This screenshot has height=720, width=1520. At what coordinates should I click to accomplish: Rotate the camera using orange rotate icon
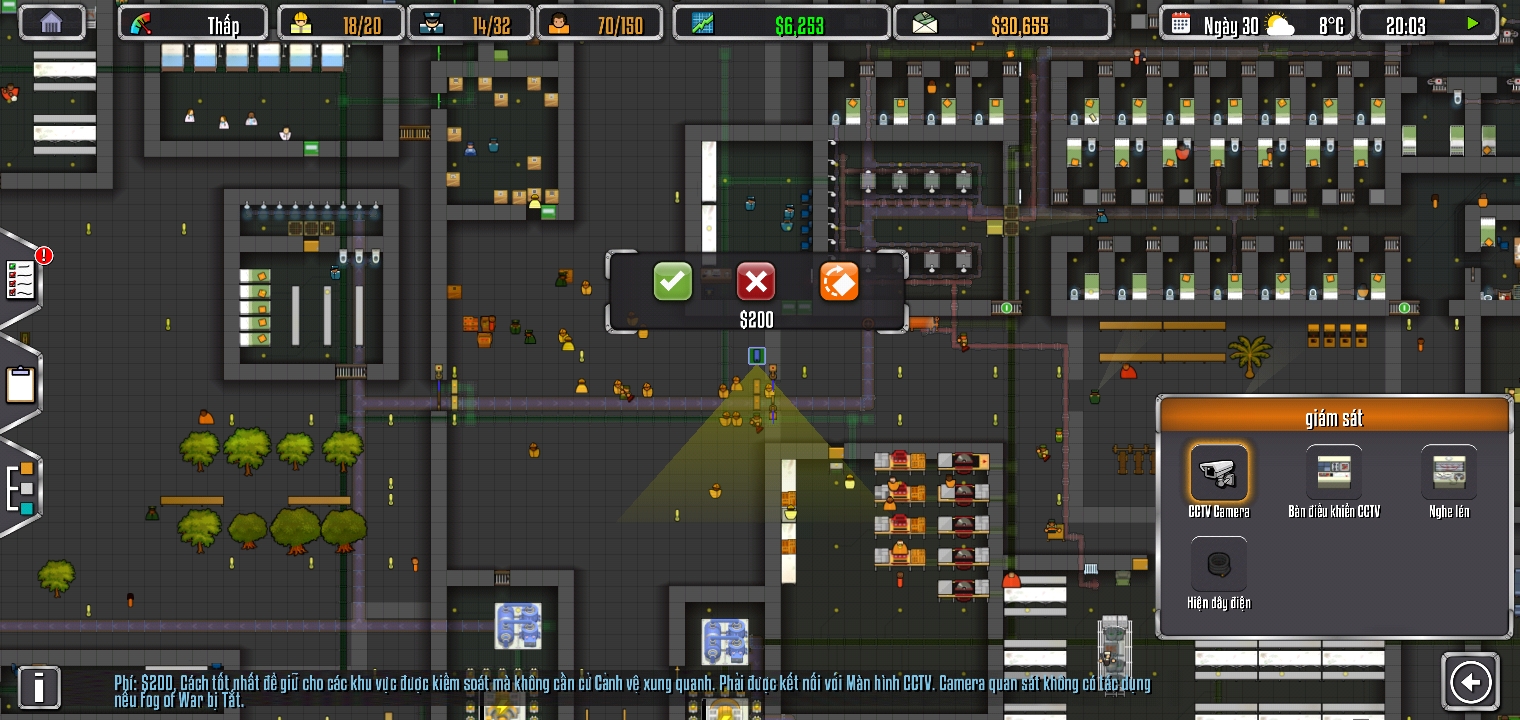click(839, 281)
